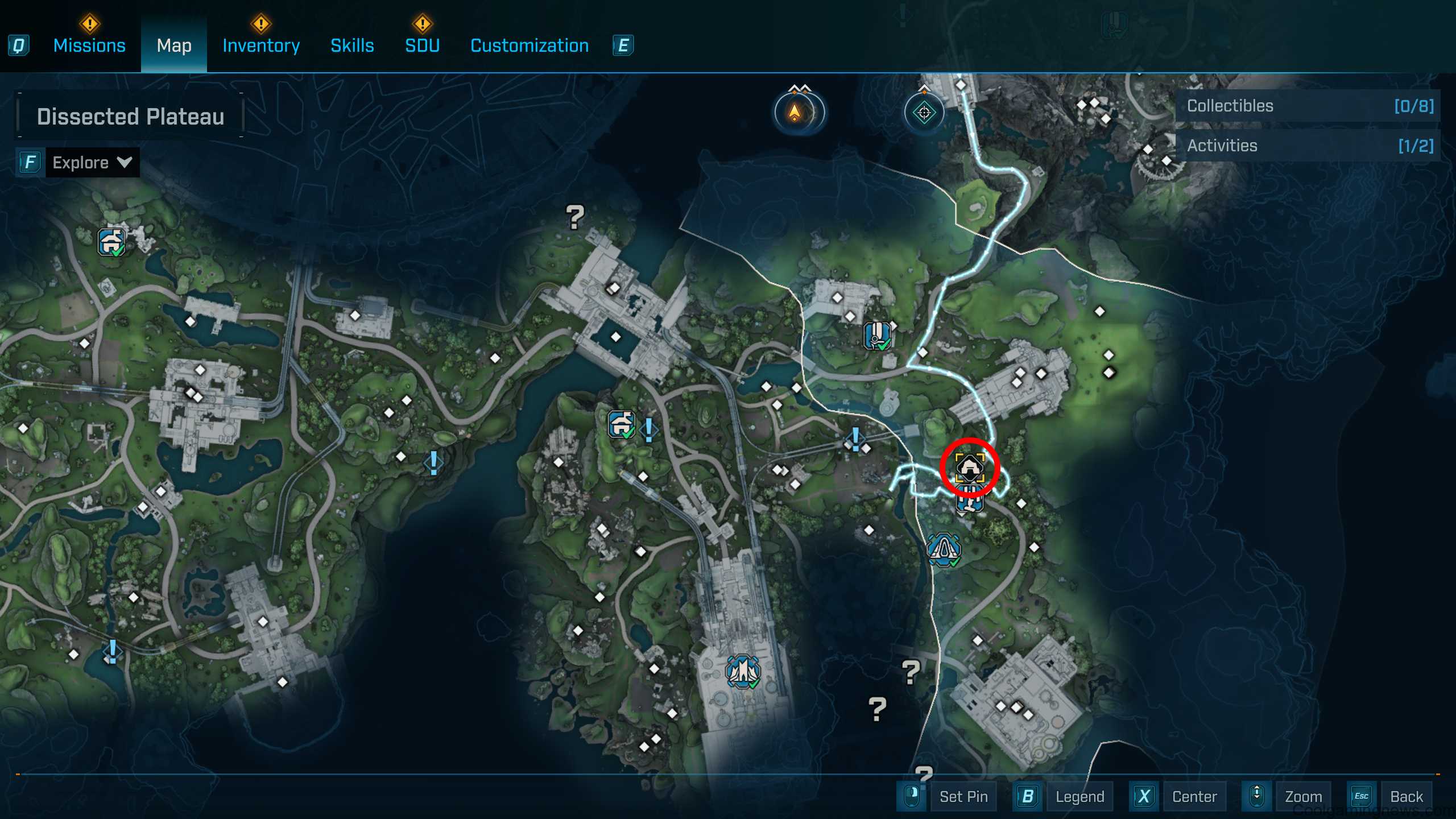Center the map view
This screenshot has width=1456, height=819.
click(1194, 796)
